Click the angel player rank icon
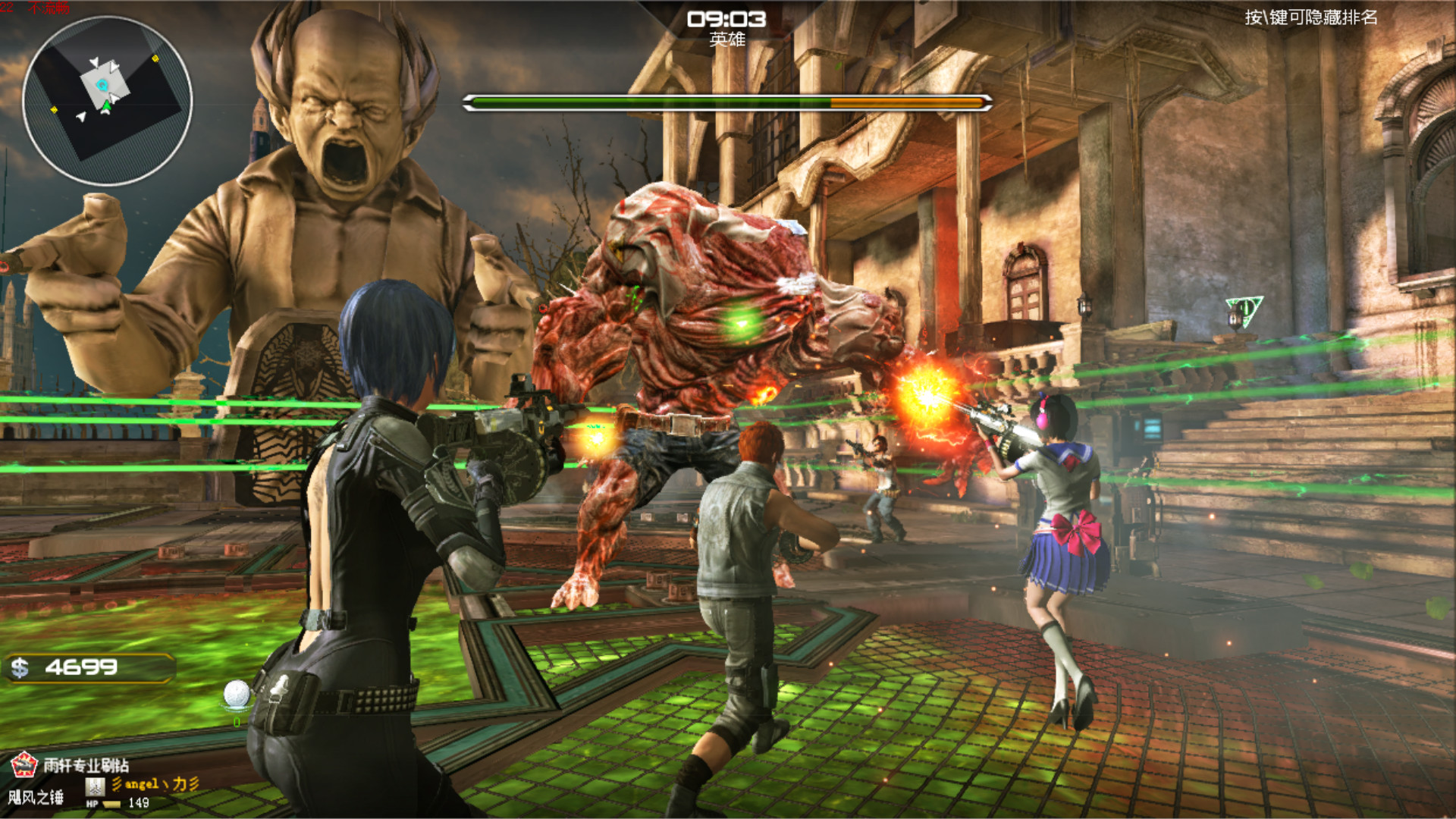This screenshot has width=1456, height=819. coord(95,785)
